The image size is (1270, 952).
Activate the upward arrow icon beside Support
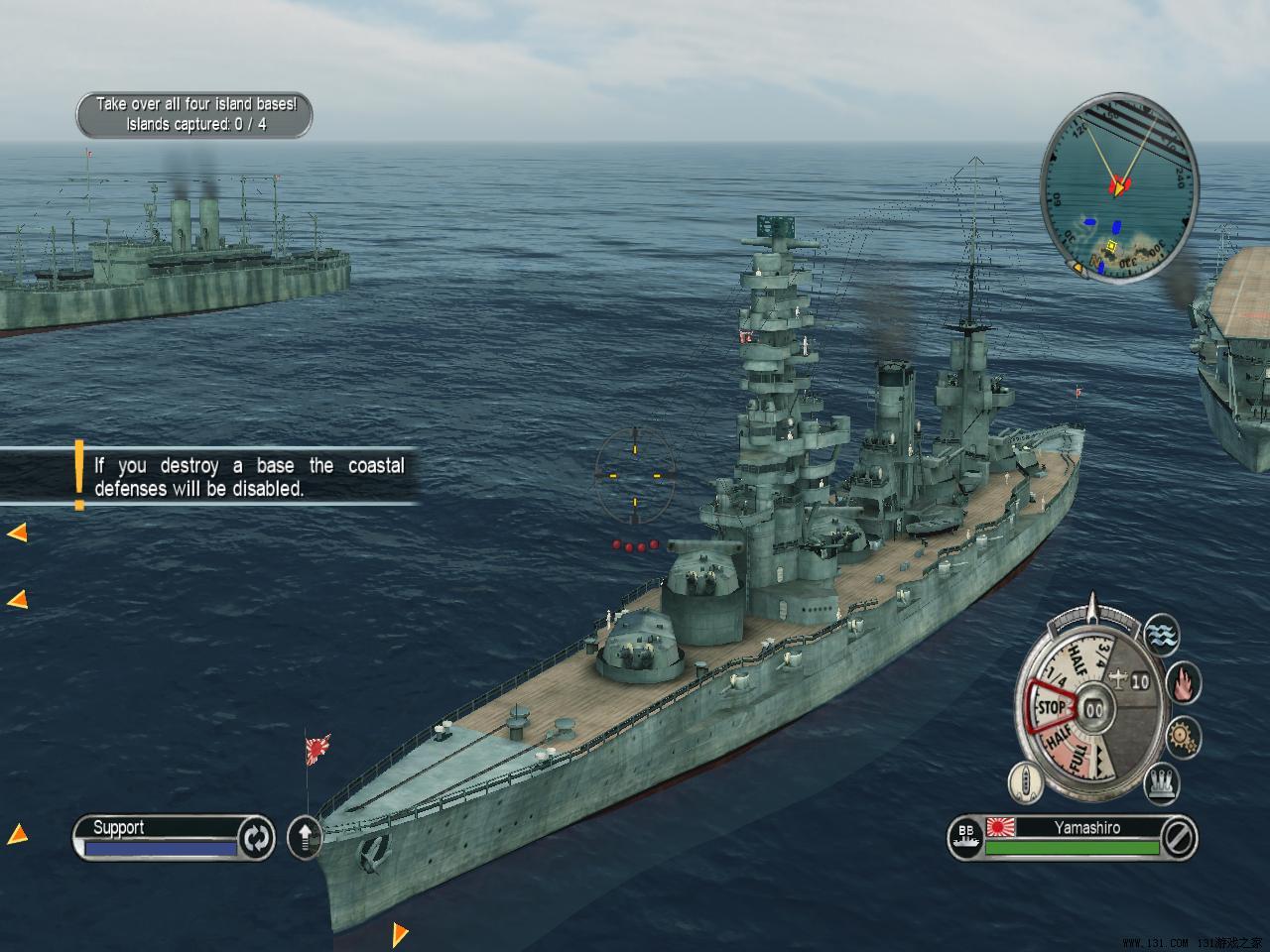point(305,838)
